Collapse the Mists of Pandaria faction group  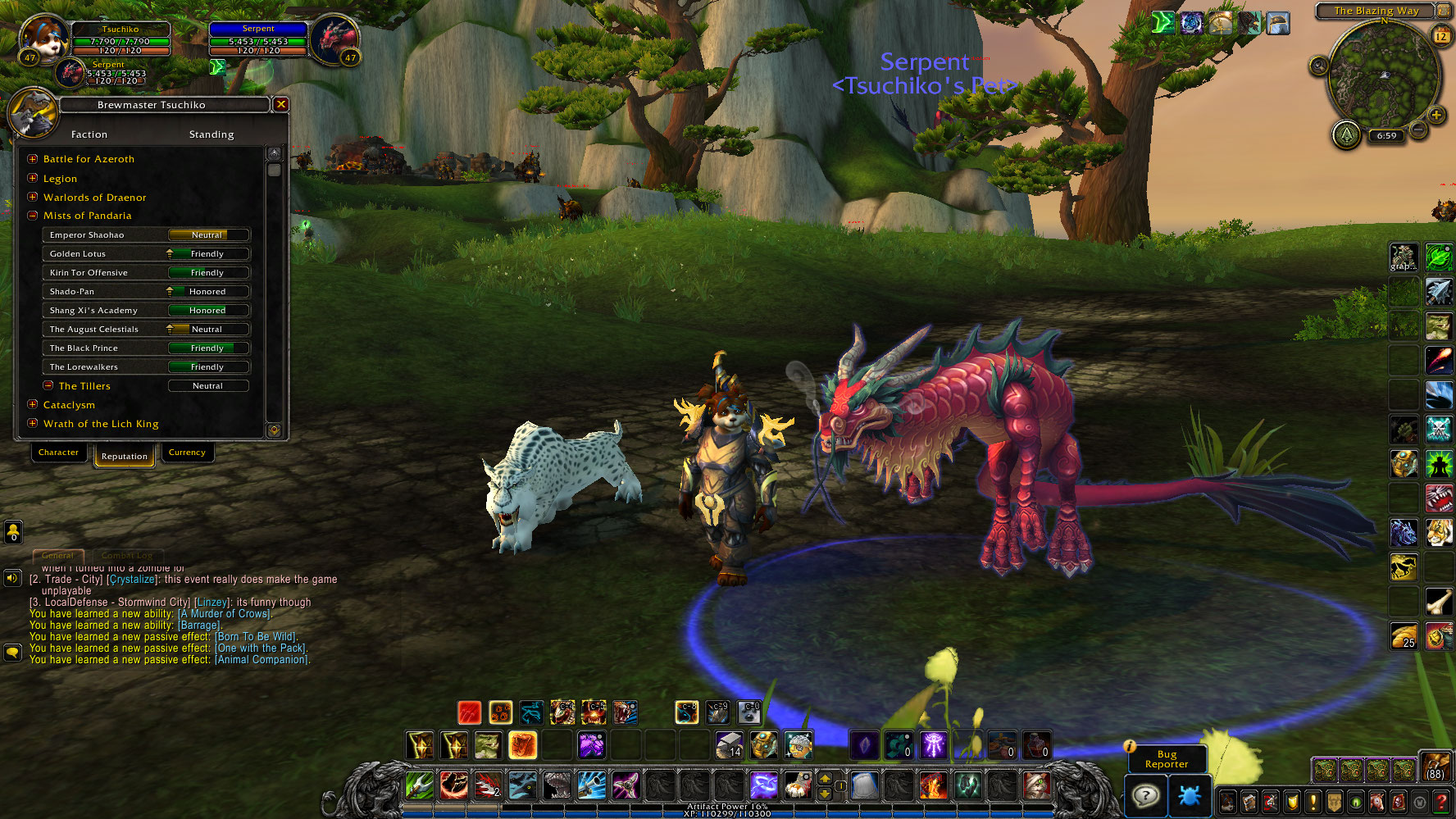point(33,216)
